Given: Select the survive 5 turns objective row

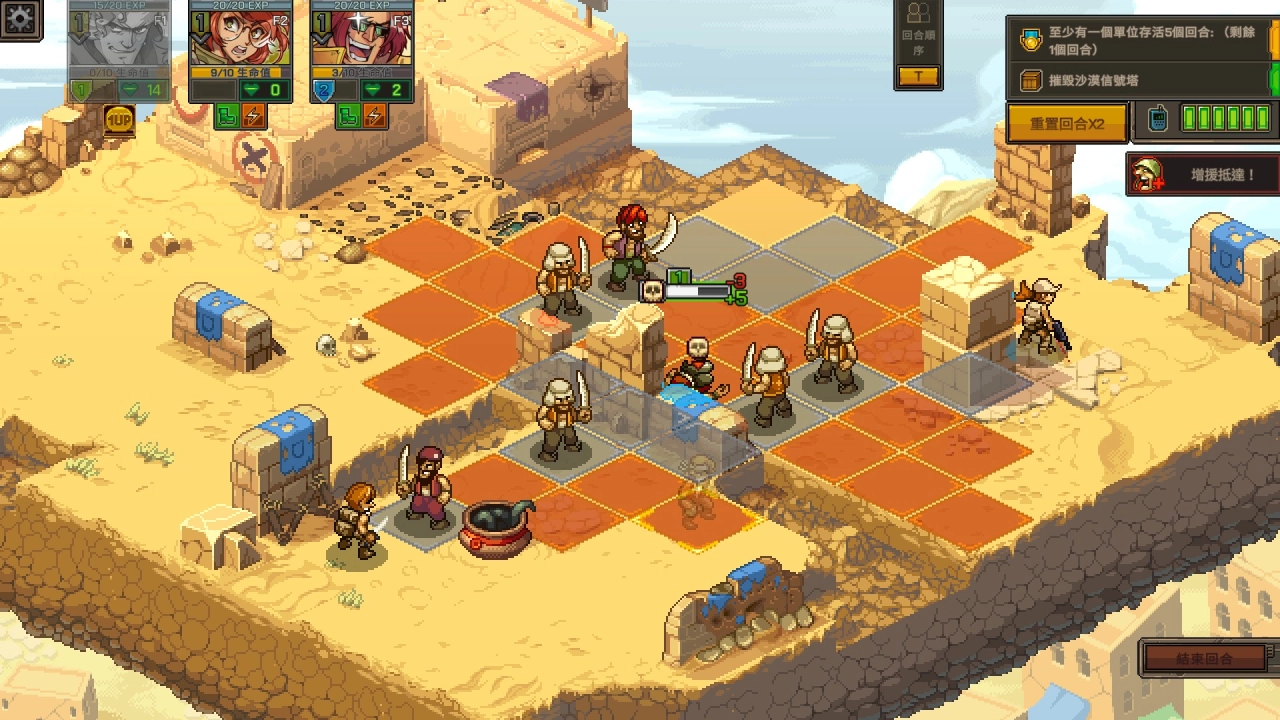Looking at the screenshot, I should click(1140, 41).
